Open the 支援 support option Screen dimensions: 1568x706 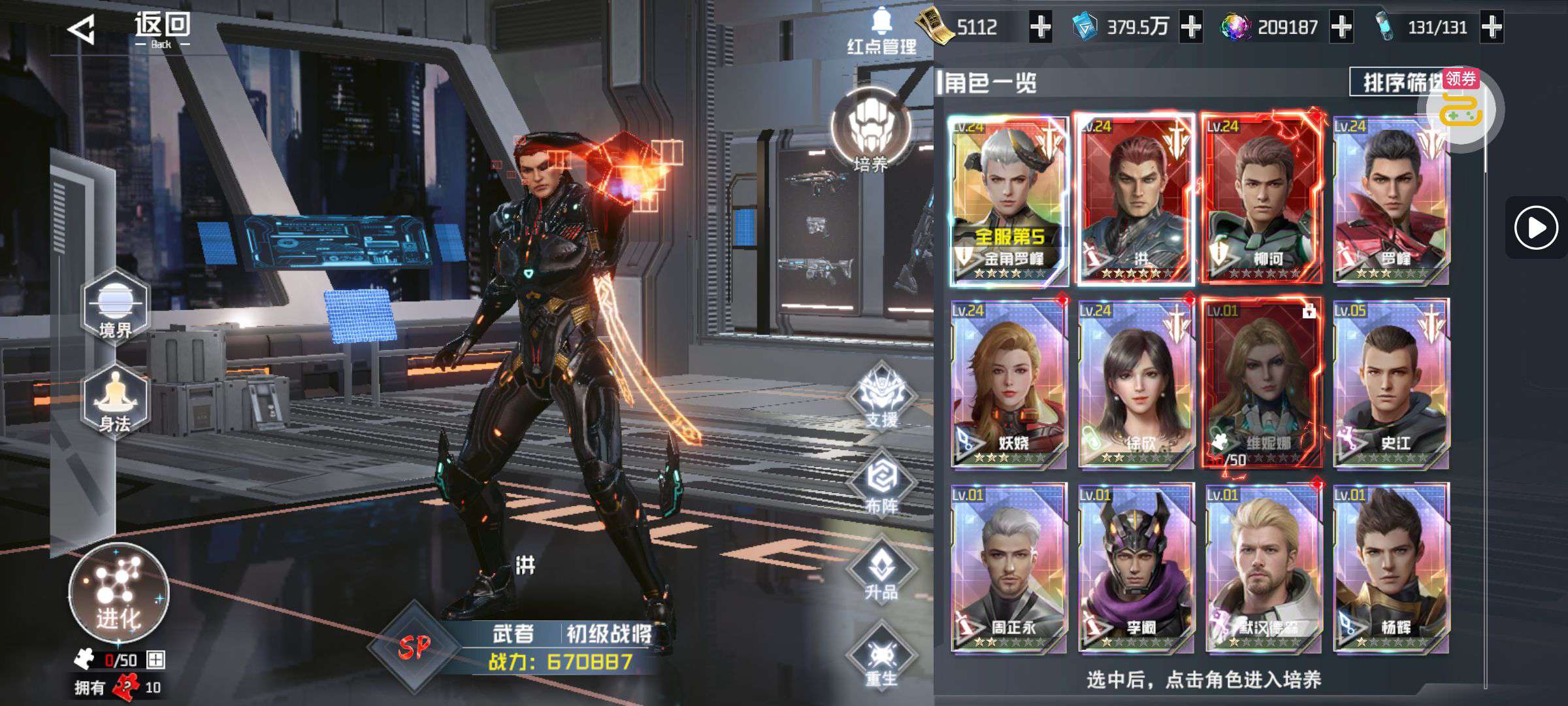[882, 396]
